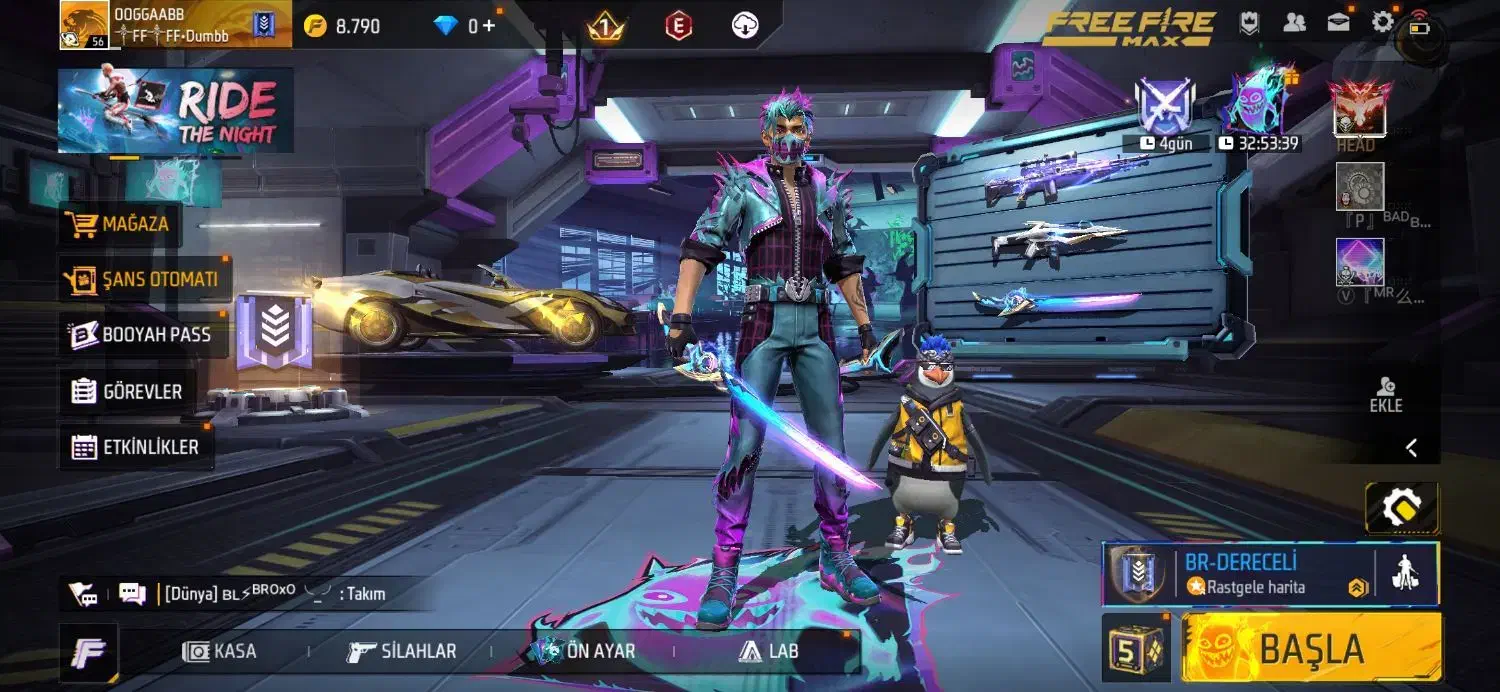Click EKLE to add a friend
Image resolution: width=1500 pixels, height=692 pixels.
click(1386, 395)
